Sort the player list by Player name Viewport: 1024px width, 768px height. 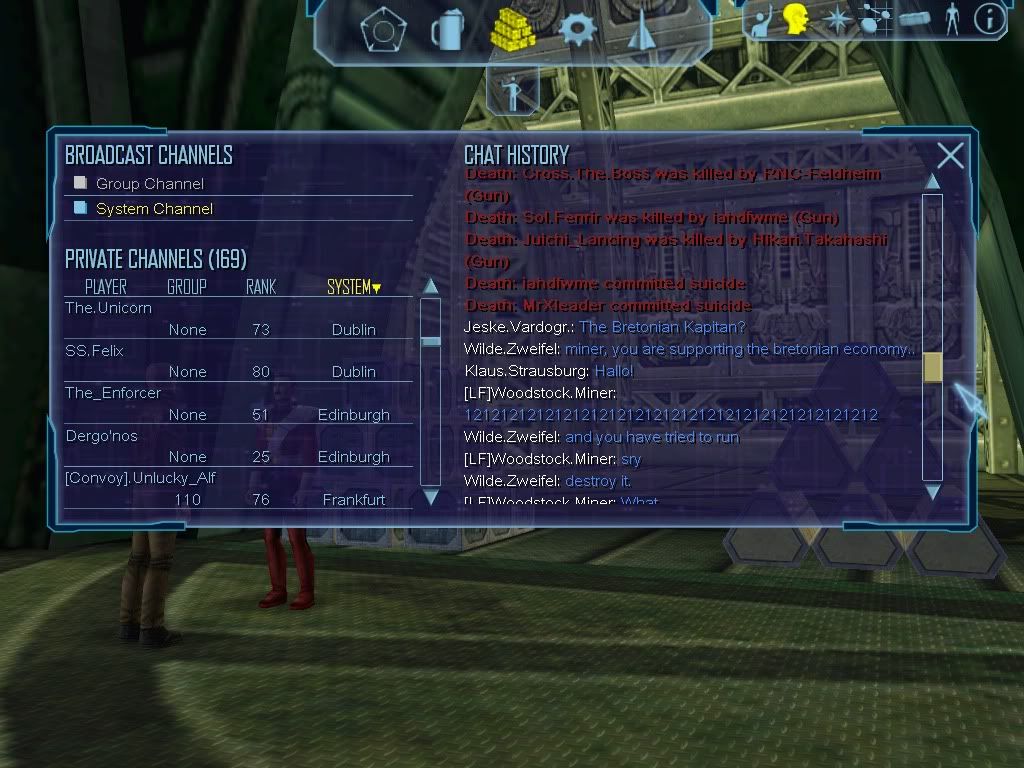tap(106, 287)
